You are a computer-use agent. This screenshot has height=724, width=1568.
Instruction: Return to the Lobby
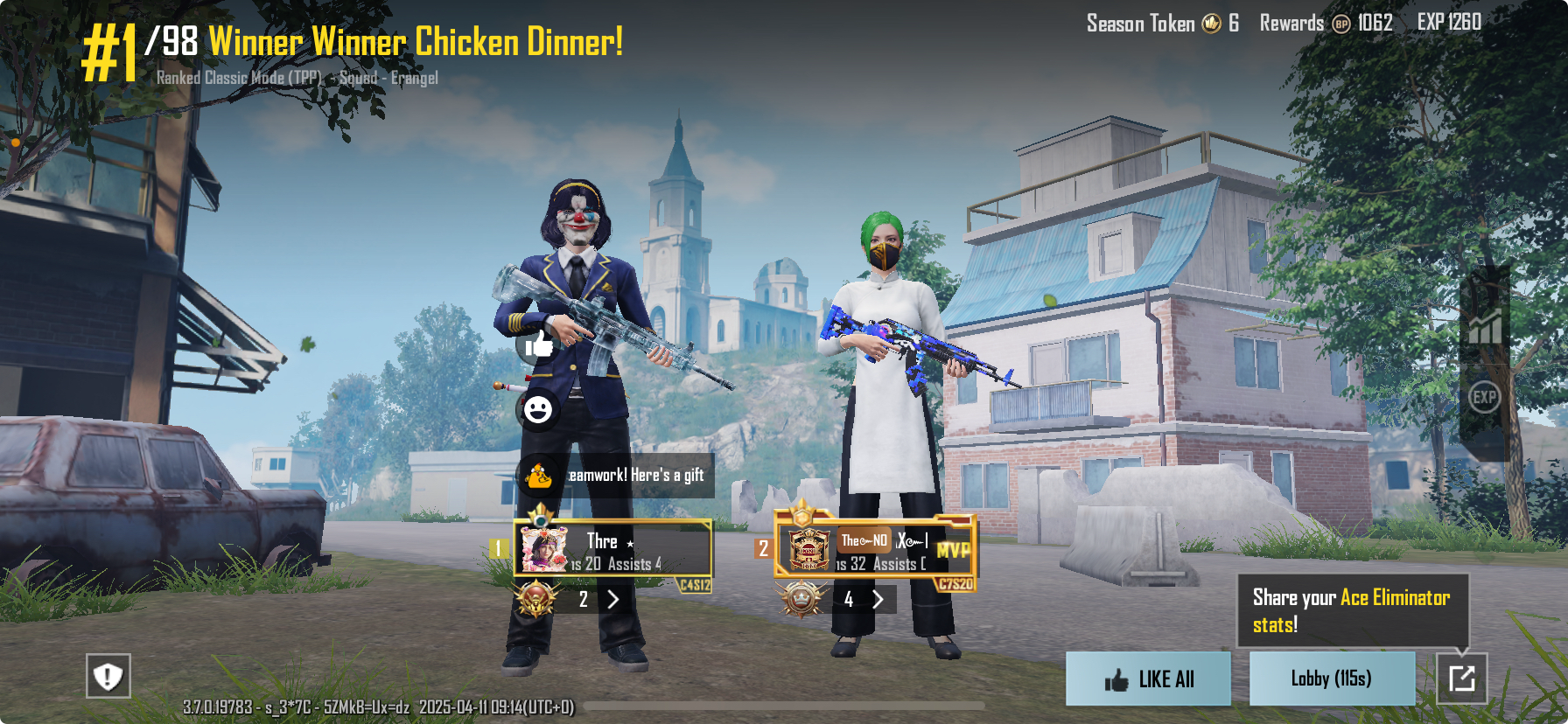pos(1331,679)
